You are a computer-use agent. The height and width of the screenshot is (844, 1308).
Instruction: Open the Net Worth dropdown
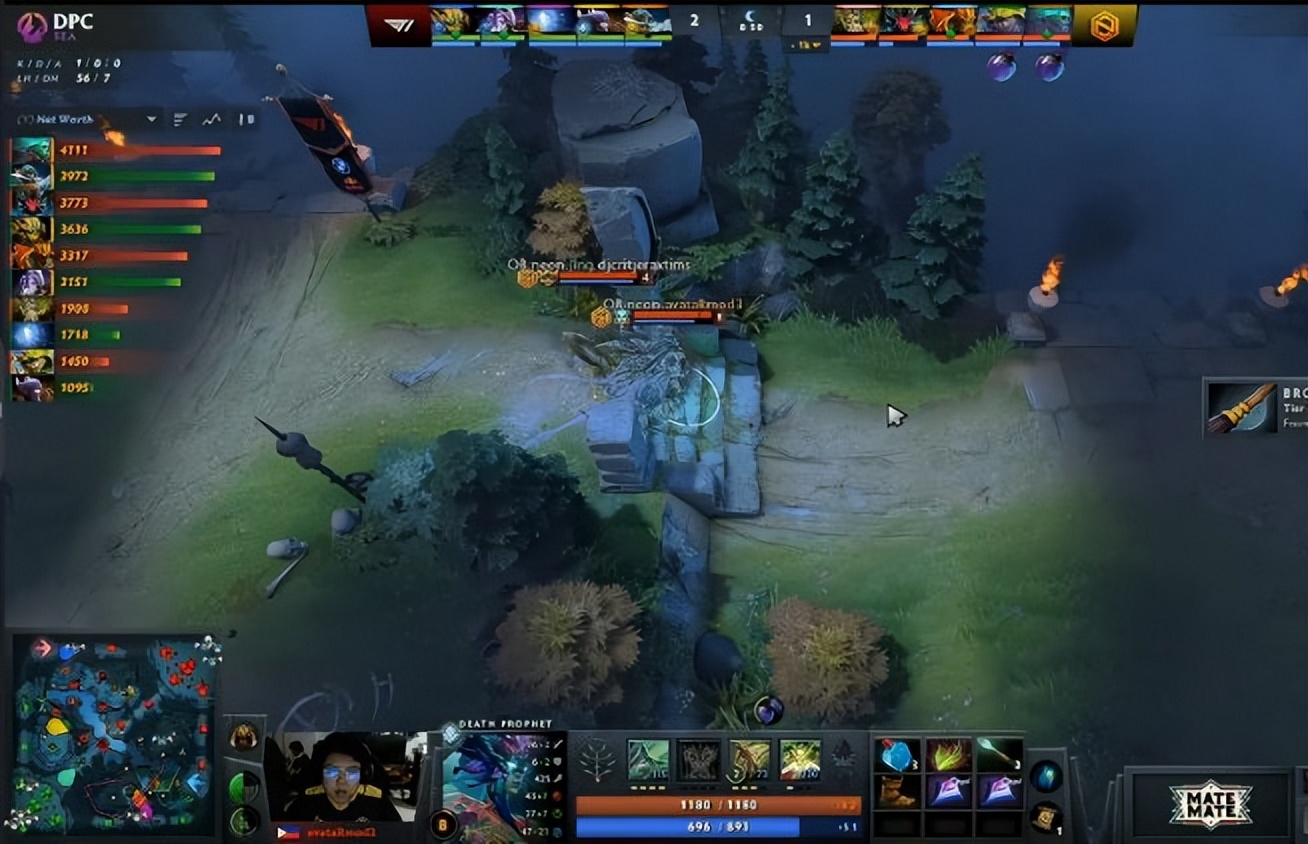point(151,119)
